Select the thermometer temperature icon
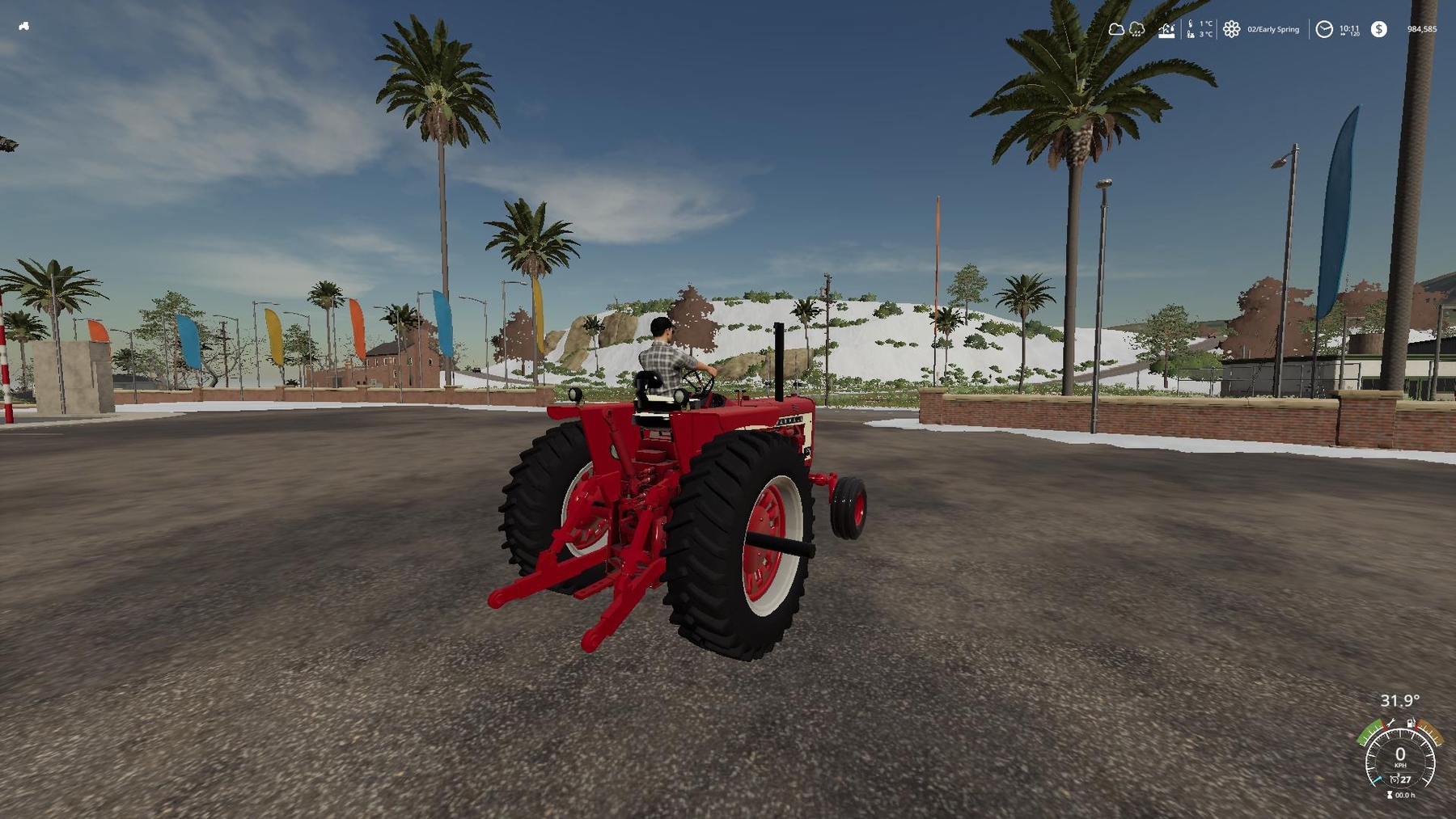 1190,28
